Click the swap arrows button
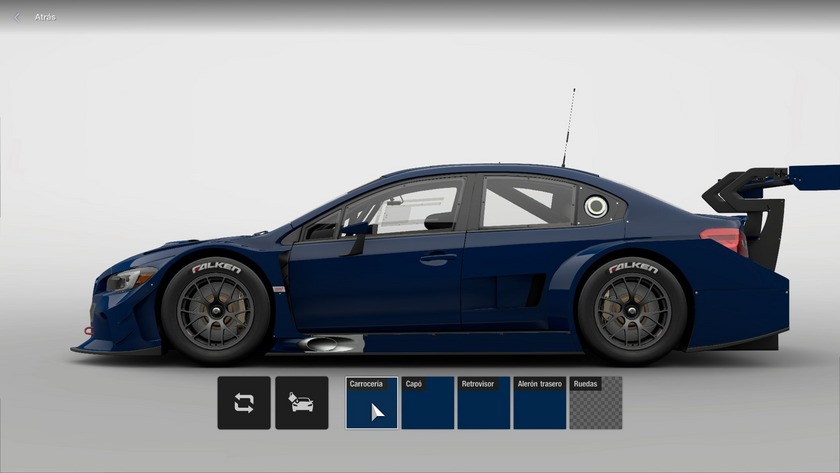This screenshot has height=473, width=840. tap(244, 403)
